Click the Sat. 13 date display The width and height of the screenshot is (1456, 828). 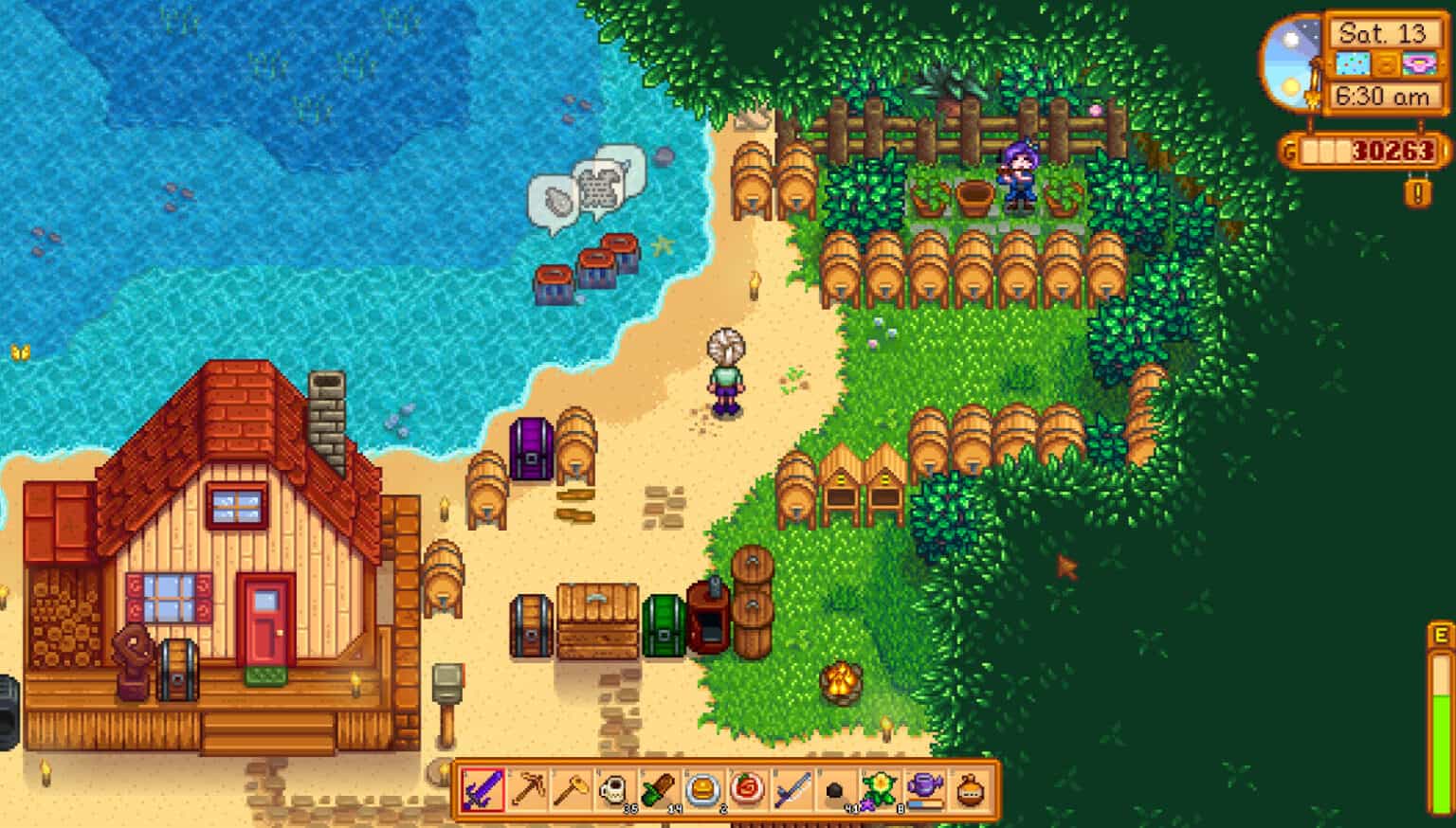click(1383, 35)
